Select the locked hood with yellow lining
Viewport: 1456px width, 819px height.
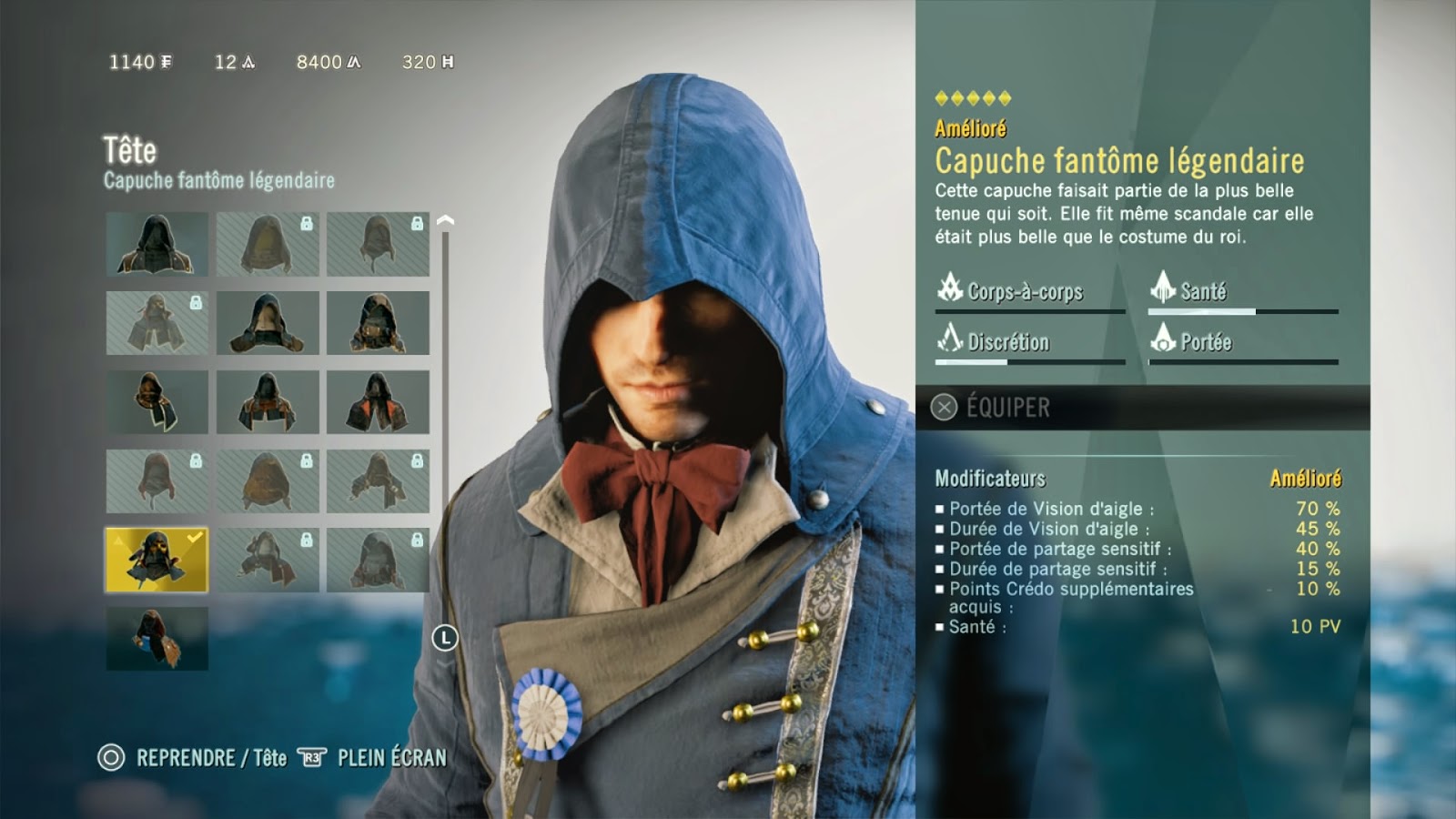coord(268,245)
